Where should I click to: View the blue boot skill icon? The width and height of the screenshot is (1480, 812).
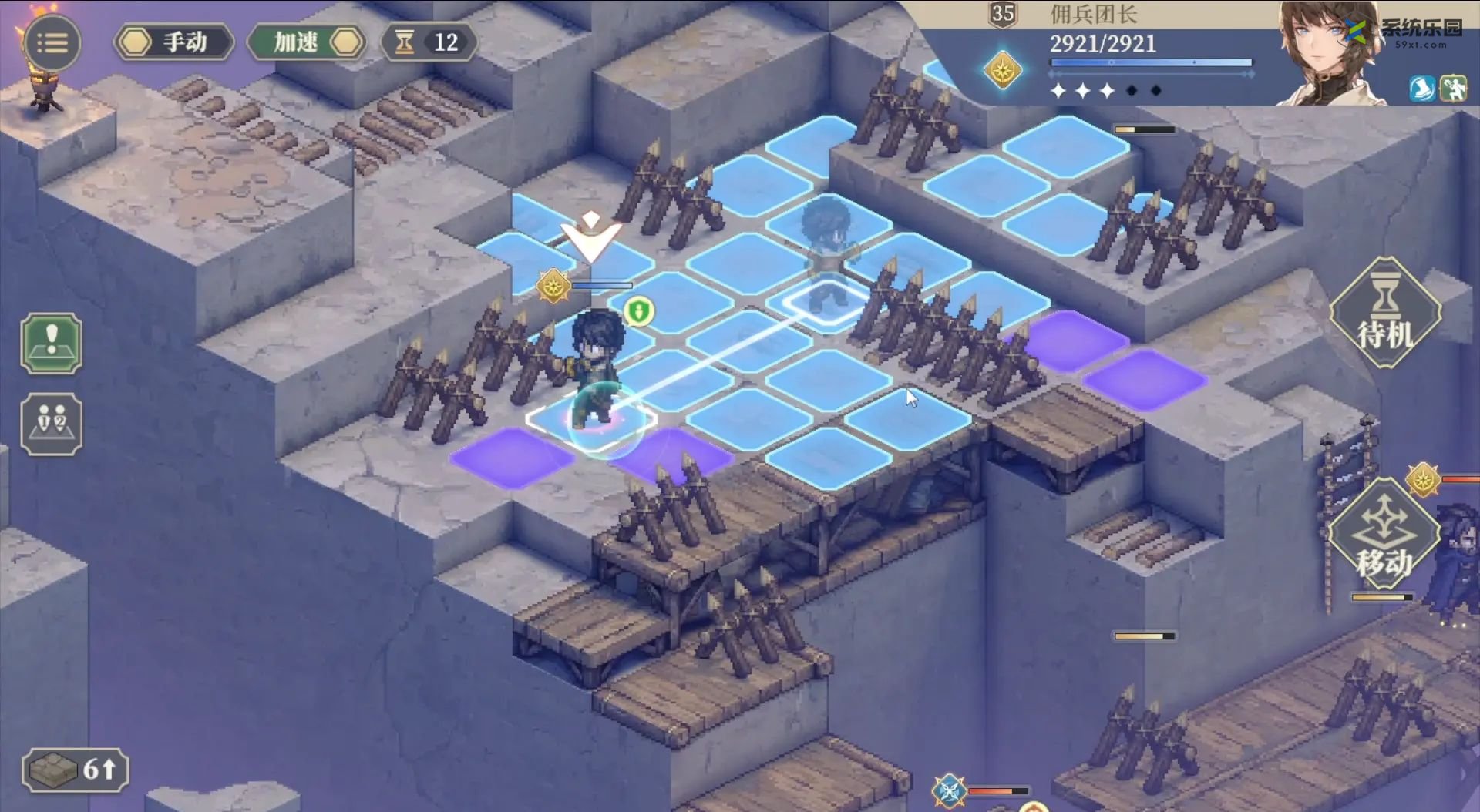coord(1421,89)
